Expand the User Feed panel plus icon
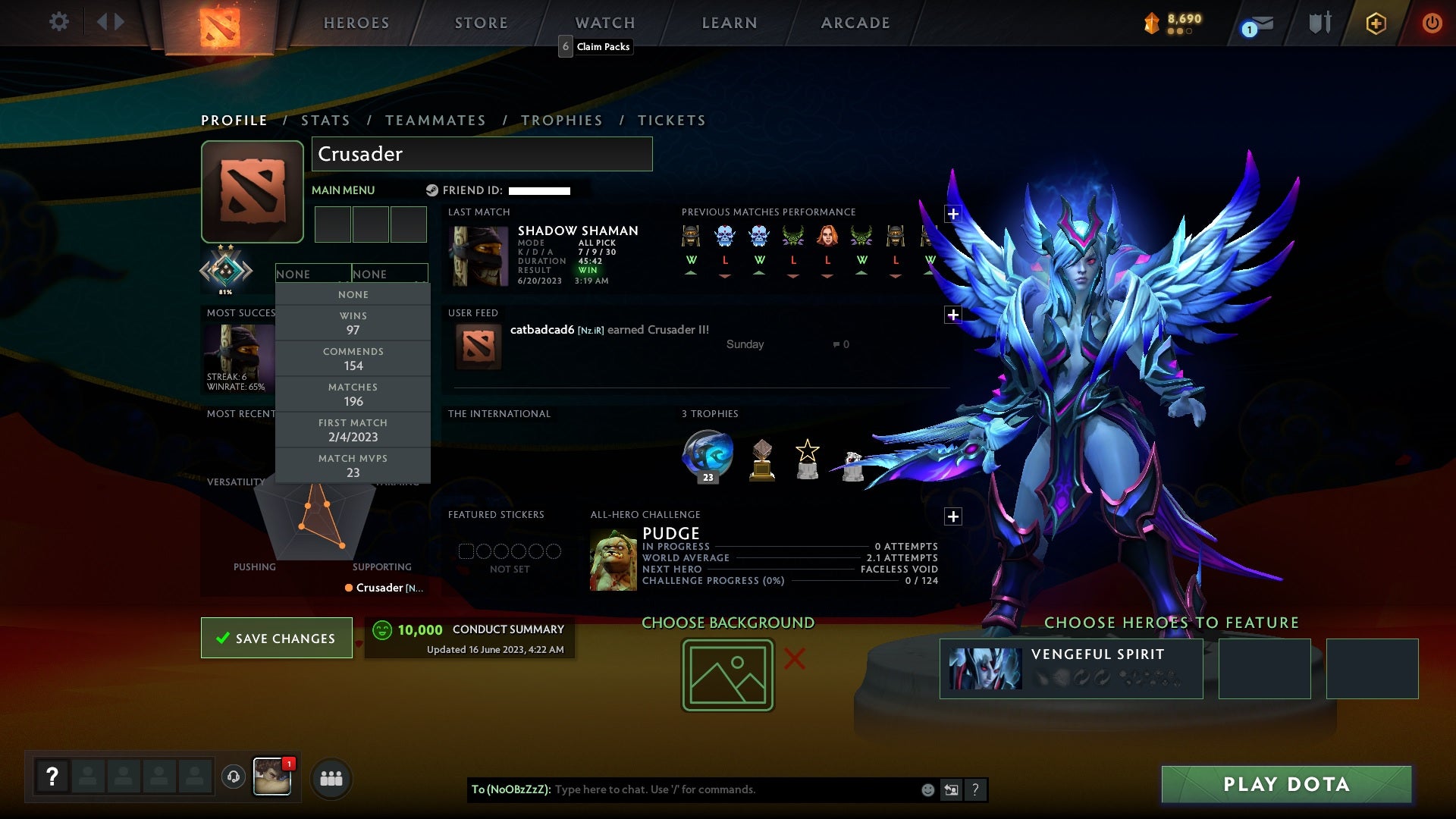Viewport: 1456px width, 819px height. point(953,314)
